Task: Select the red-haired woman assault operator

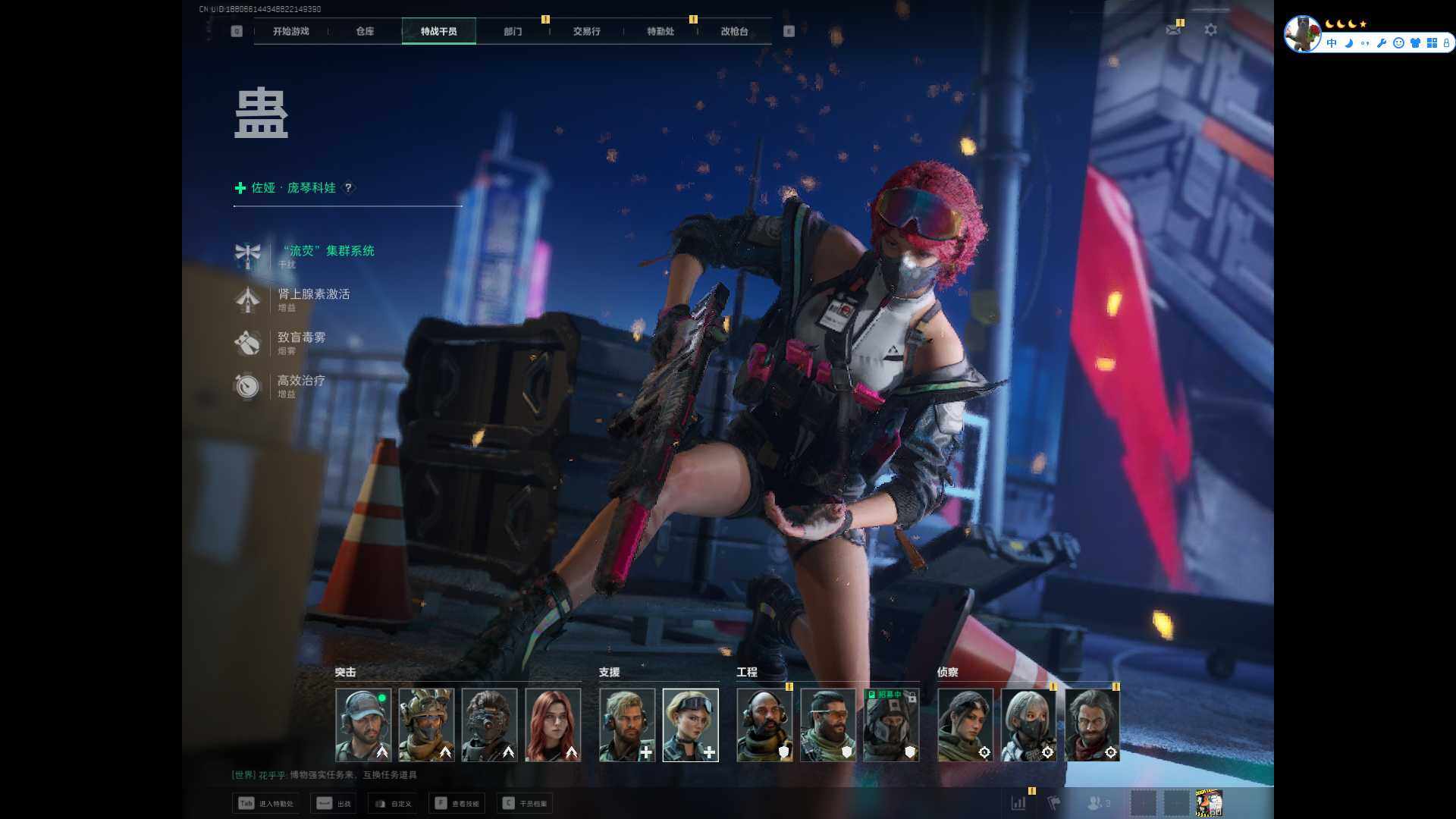Action: coord(553,724)
